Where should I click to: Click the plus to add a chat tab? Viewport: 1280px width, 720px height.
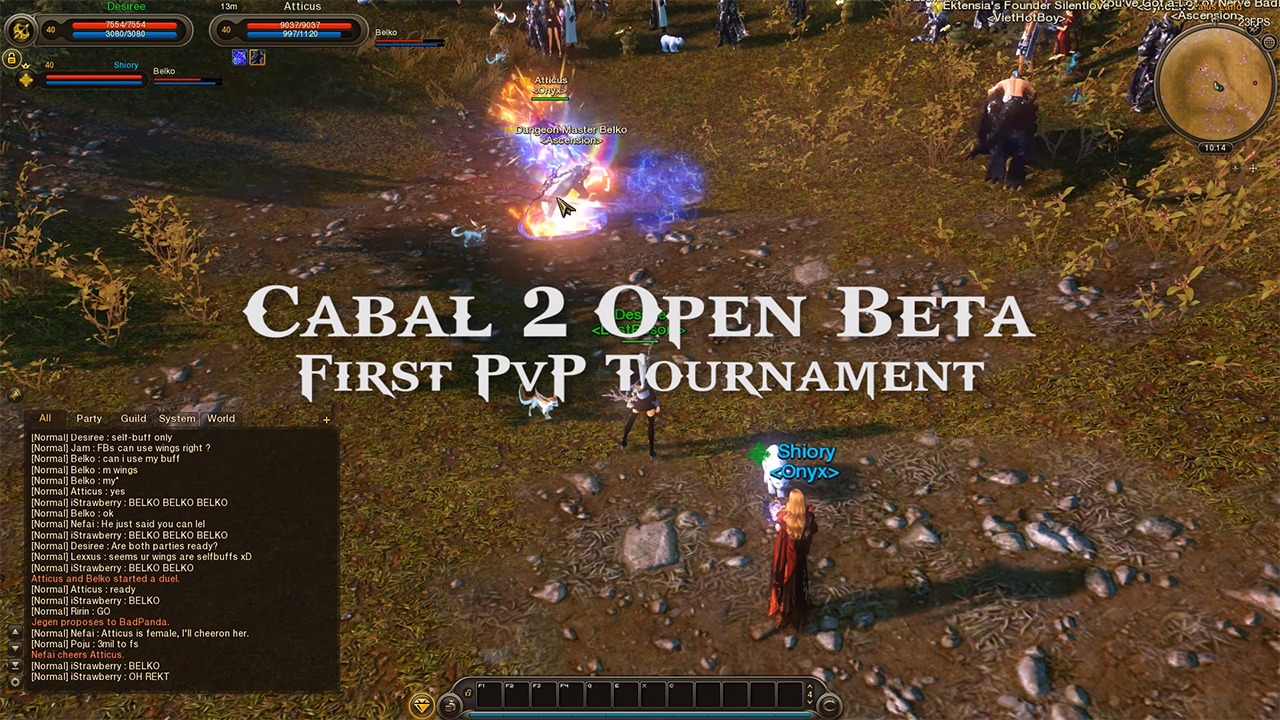[x=326, y=420]
